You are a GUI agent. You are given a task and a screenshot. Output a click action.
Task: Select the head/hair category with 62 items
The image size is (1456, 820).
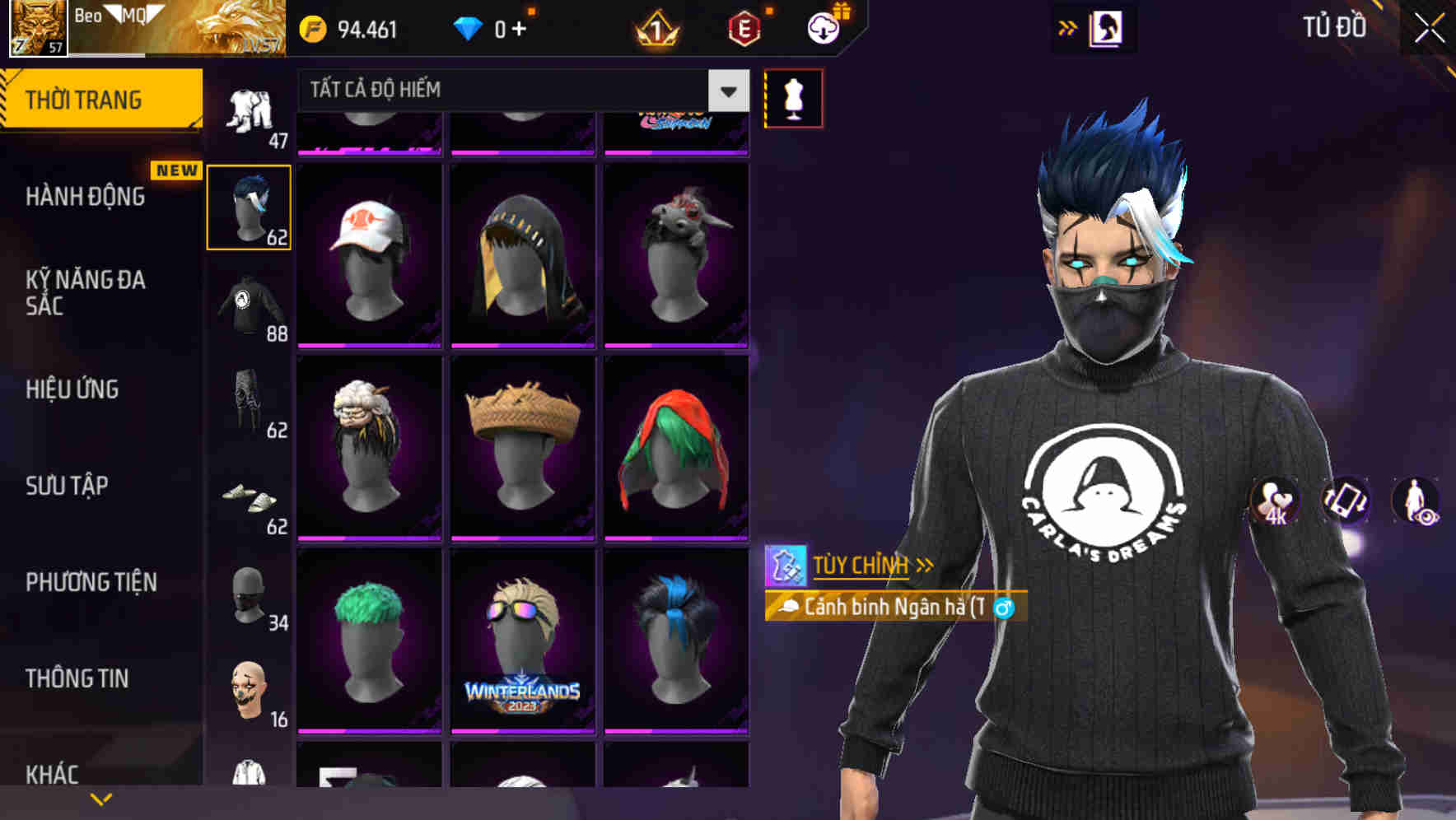tap(249, 206)
